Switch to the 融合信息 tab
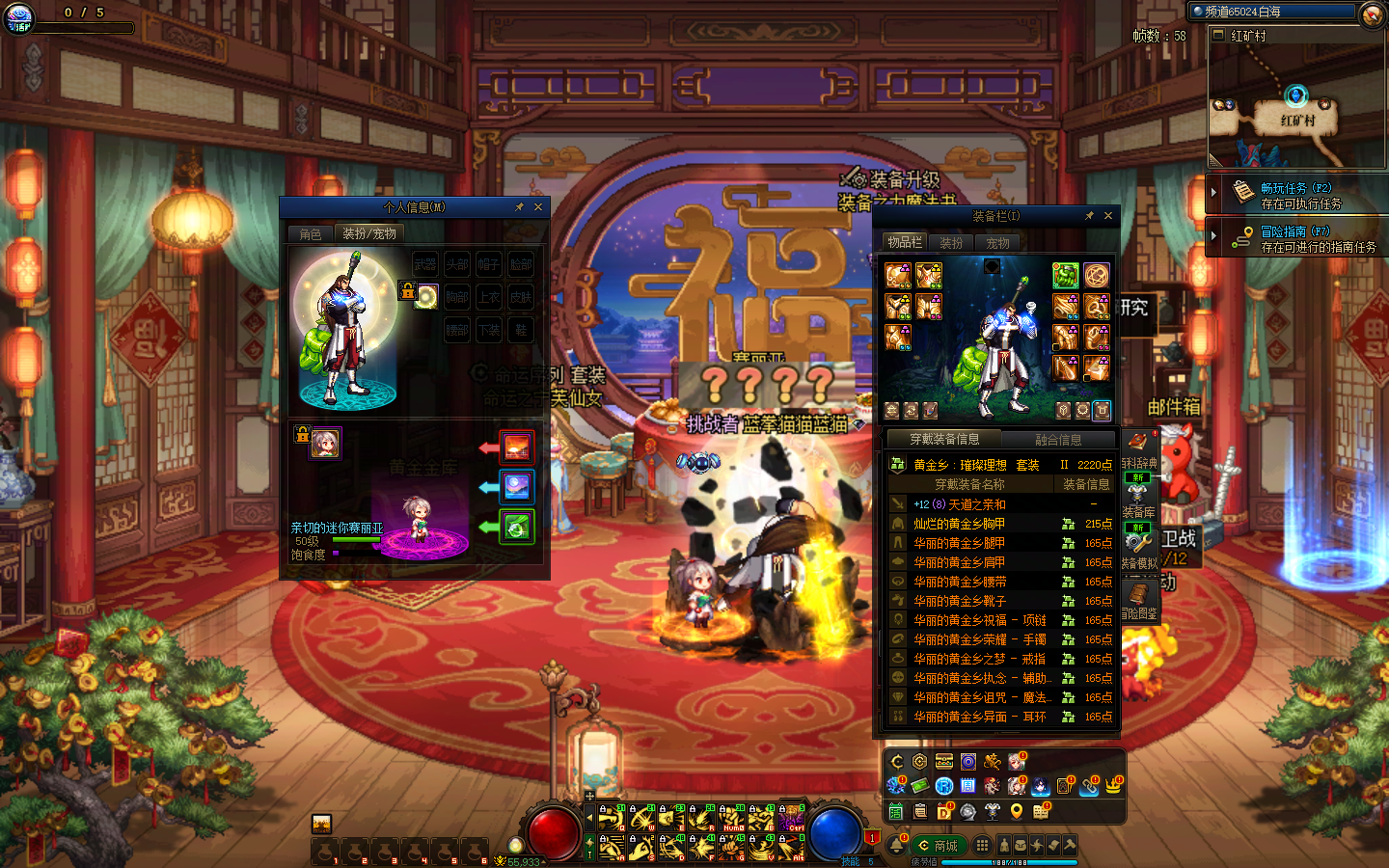Viewport: 1389px width, 868px height. pos(1058,440)
